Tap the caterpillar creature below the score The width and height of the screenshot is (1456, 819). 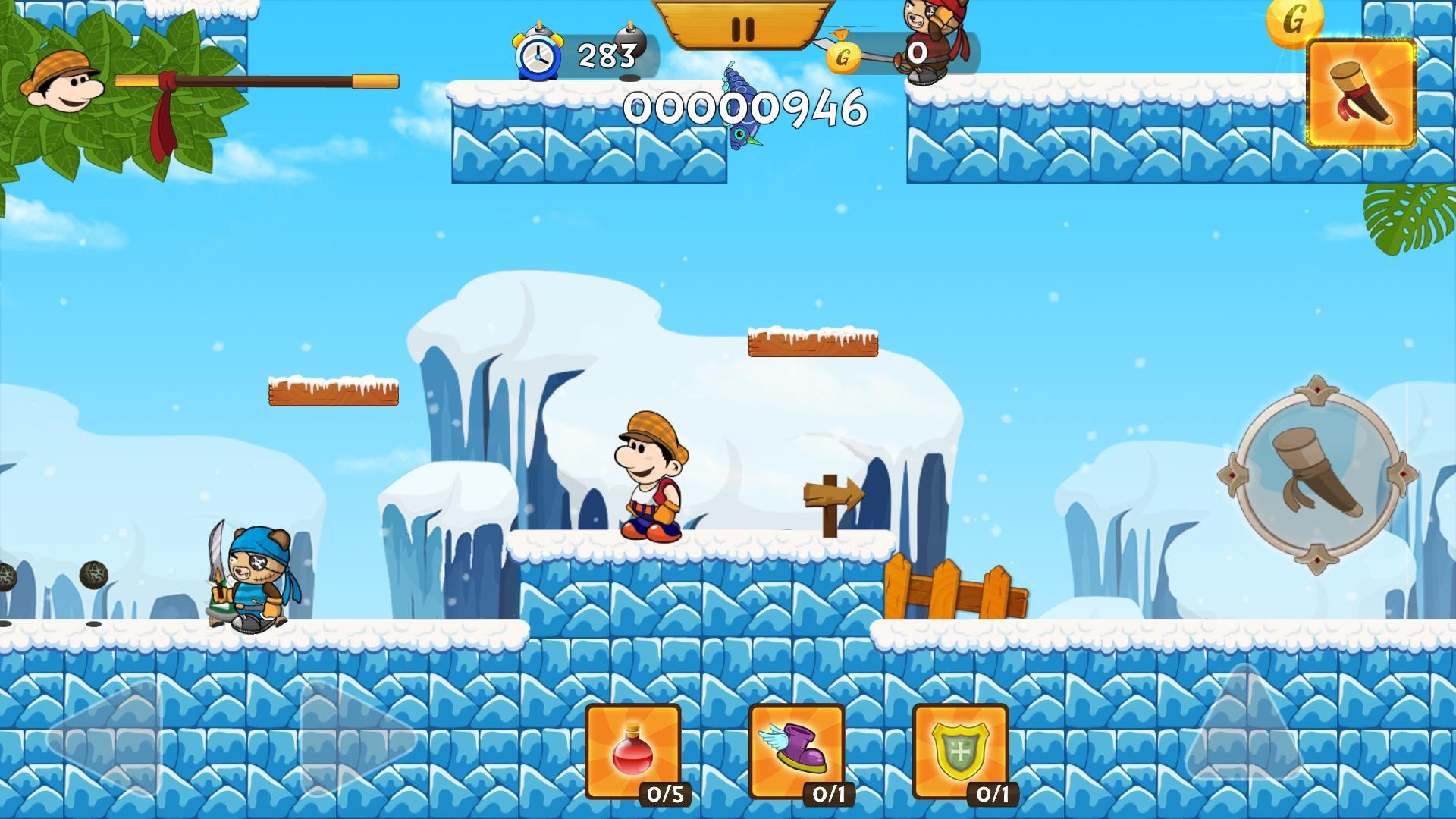coord(739,106)
